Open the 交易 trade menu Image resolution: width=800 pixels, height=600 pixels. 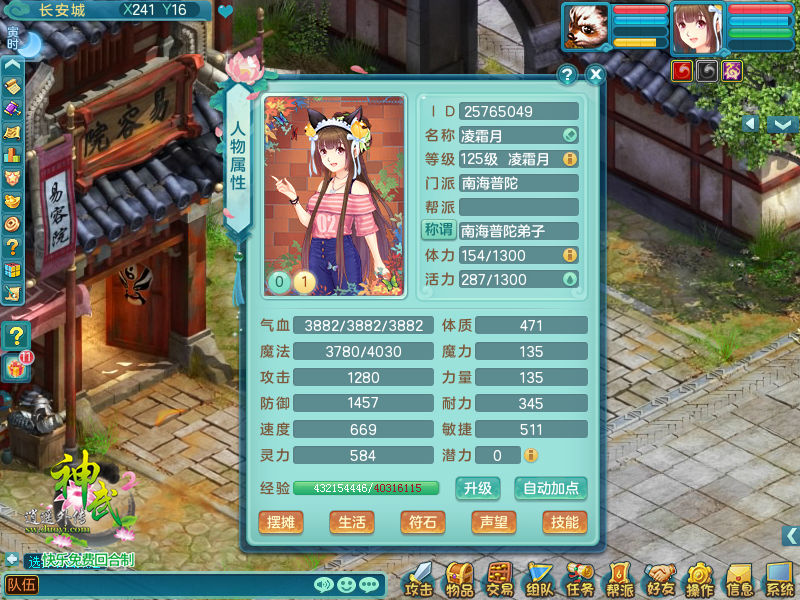[x=500, y=580]
